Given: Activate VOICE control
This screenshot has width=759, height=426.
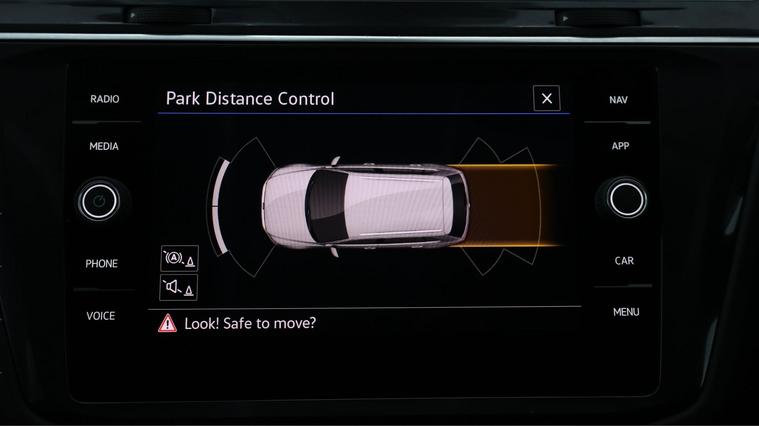Looking at the screenshot, I should pyautogui.click(x=101, y=316).
